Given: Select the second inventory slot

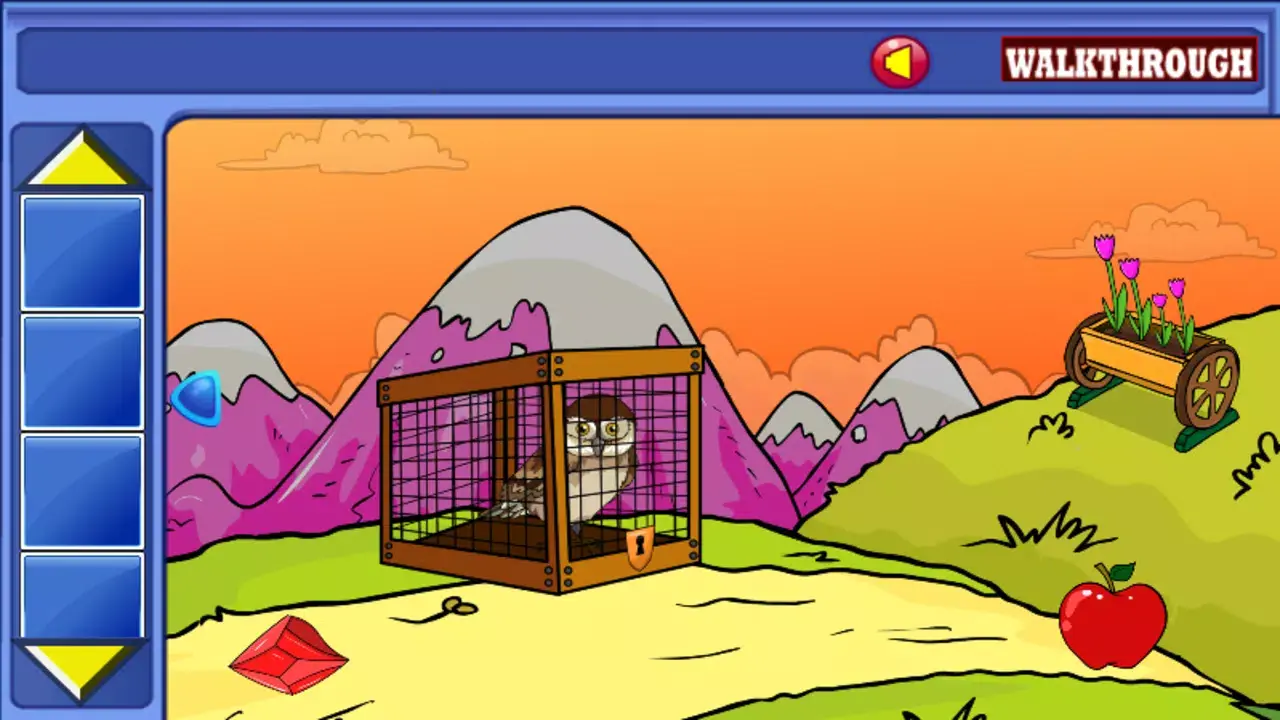Looking at the screenshot, I should click(80, 370).
